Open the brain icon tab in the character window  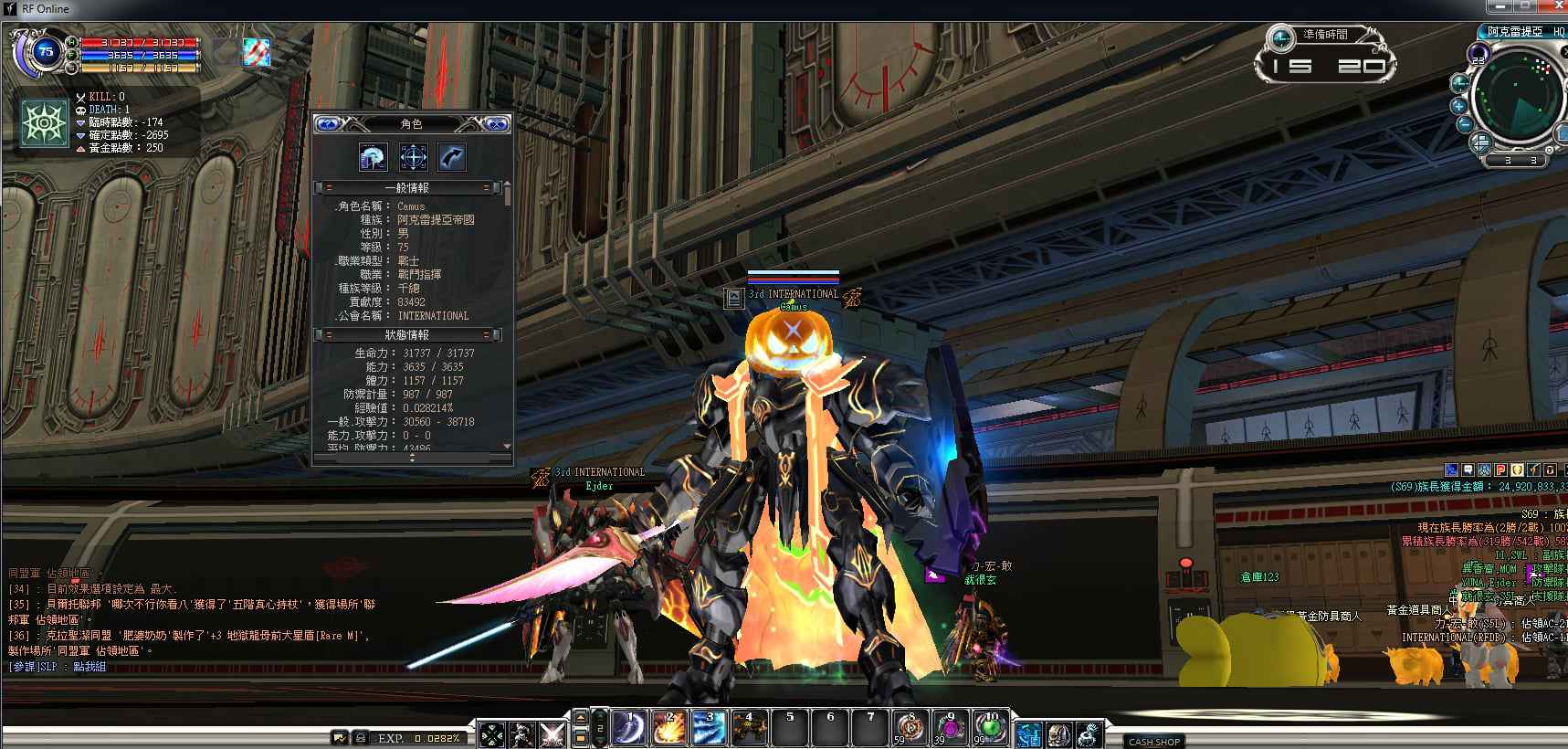(373, 157)
